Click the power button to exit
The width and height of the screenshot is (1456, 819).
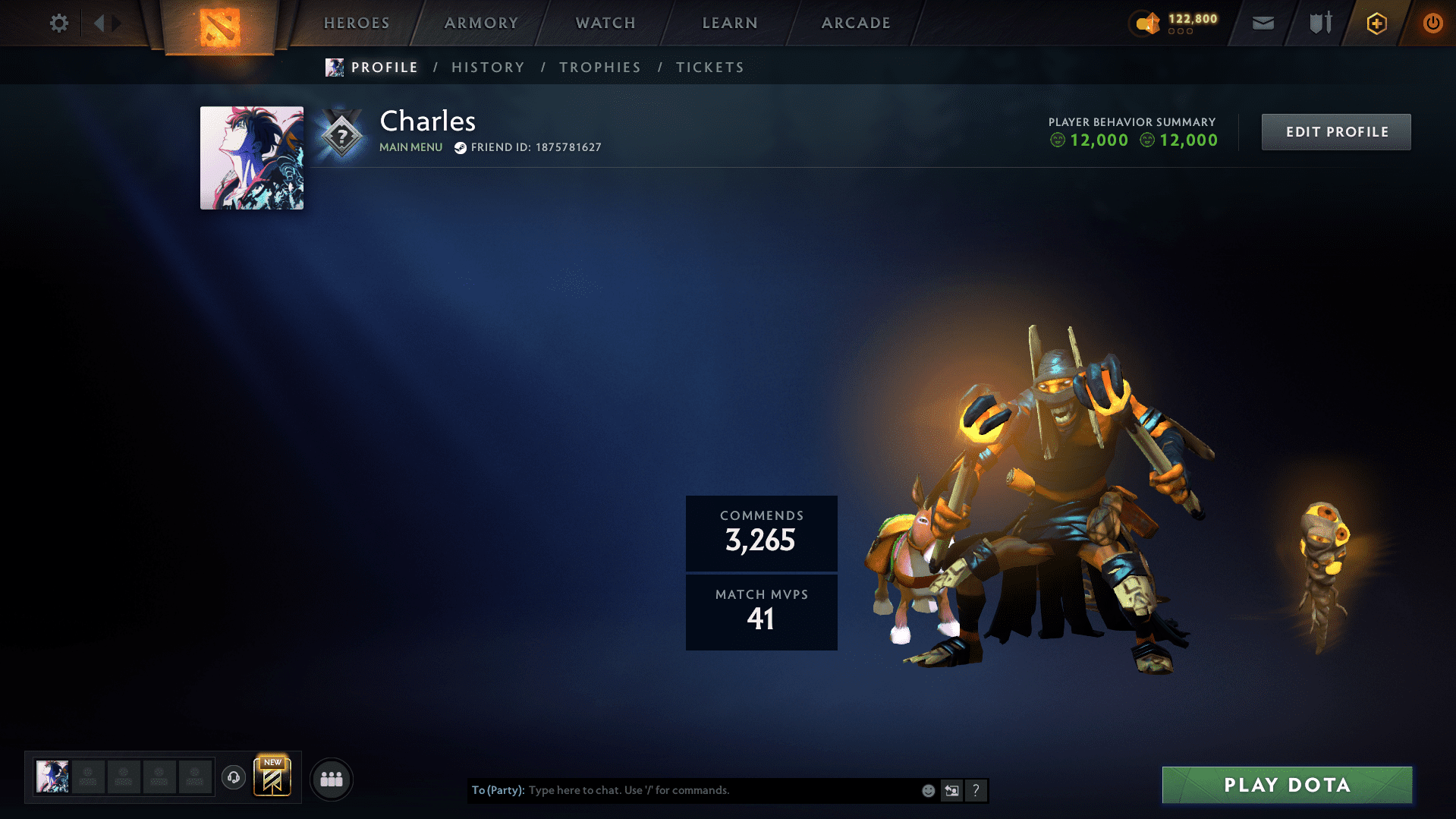click(1432, 23)
